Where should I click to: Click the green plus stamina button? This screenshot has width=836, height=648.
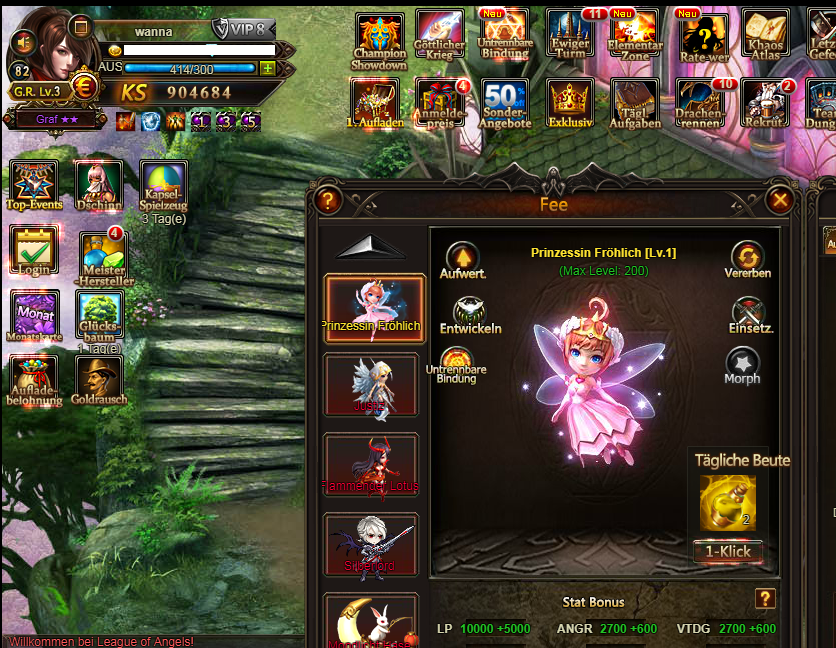pyautogui.click(x=267, y=68)
